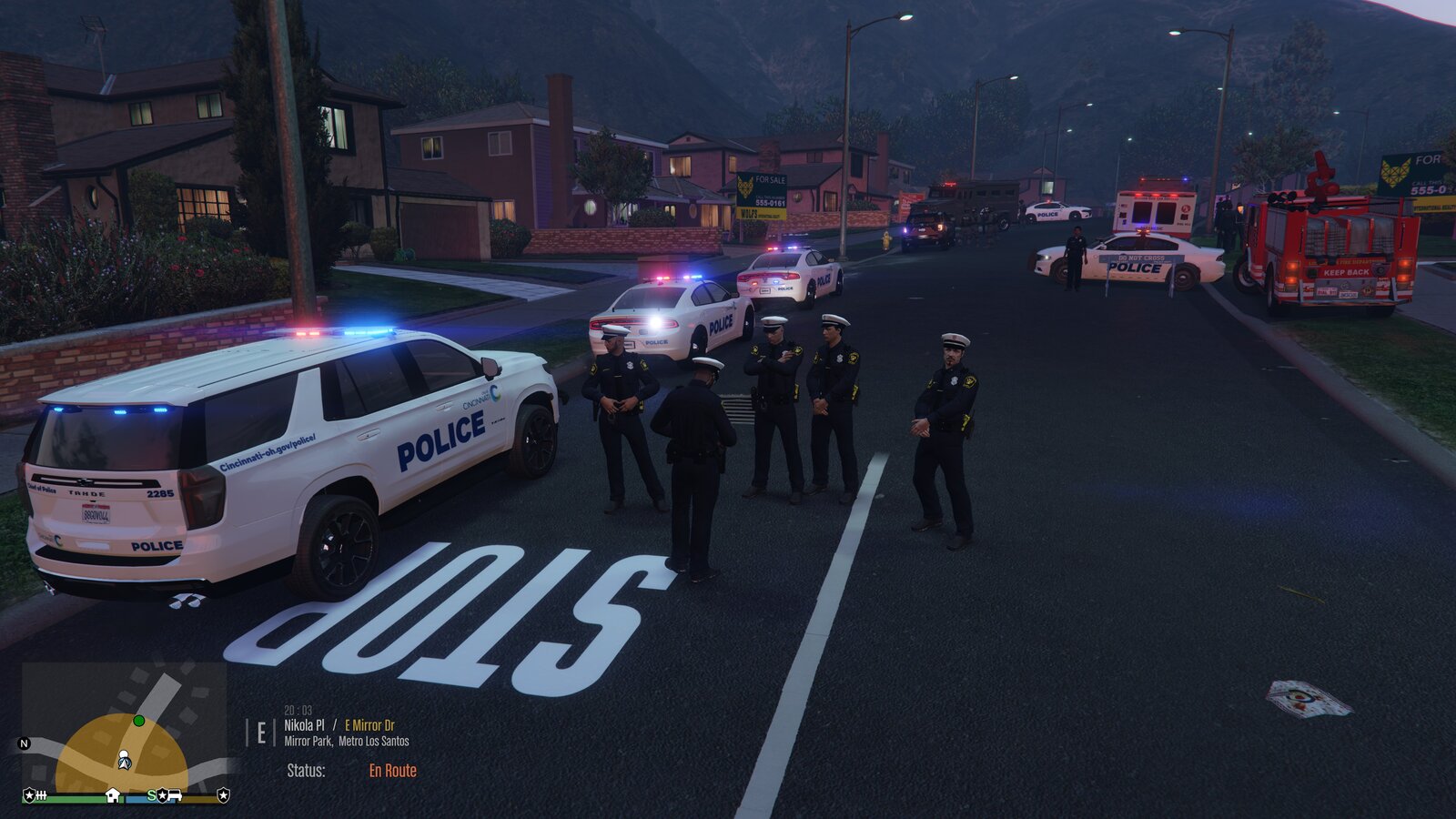Select the green circle blip on minimap

coord(139,721)
